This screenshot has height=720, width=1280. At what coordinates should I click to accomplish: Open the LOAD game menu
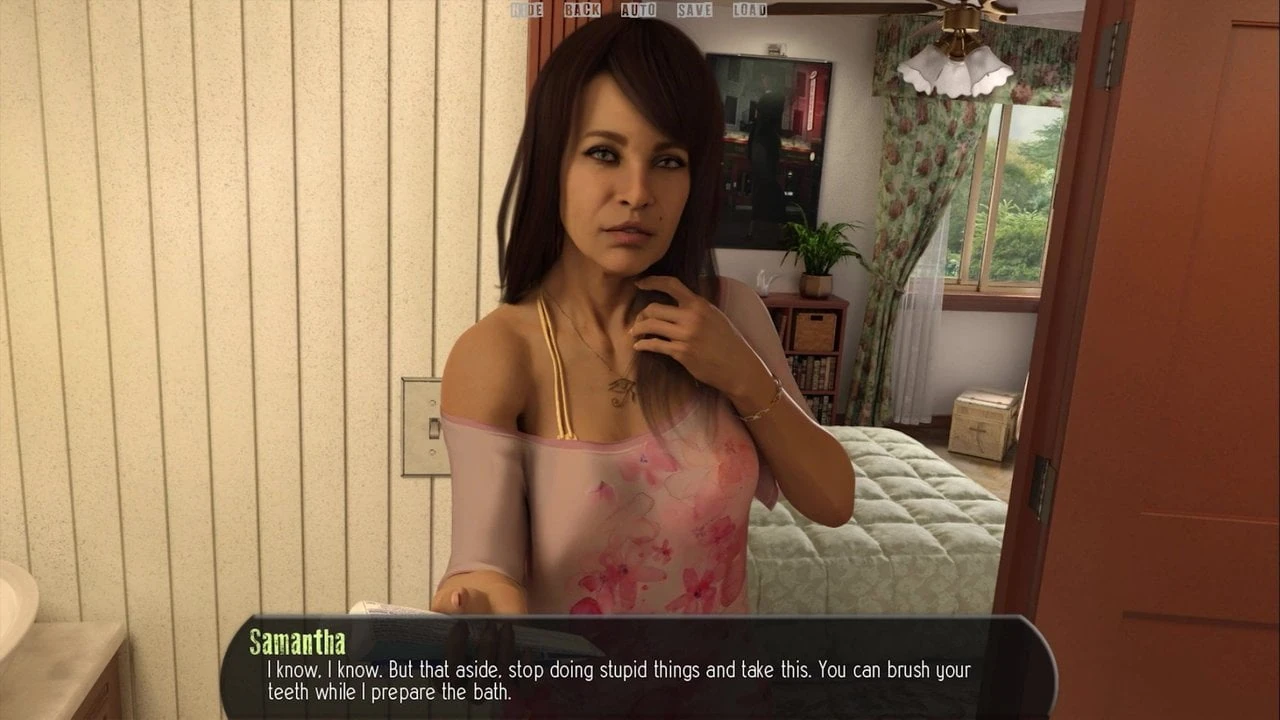pos(749,10)
